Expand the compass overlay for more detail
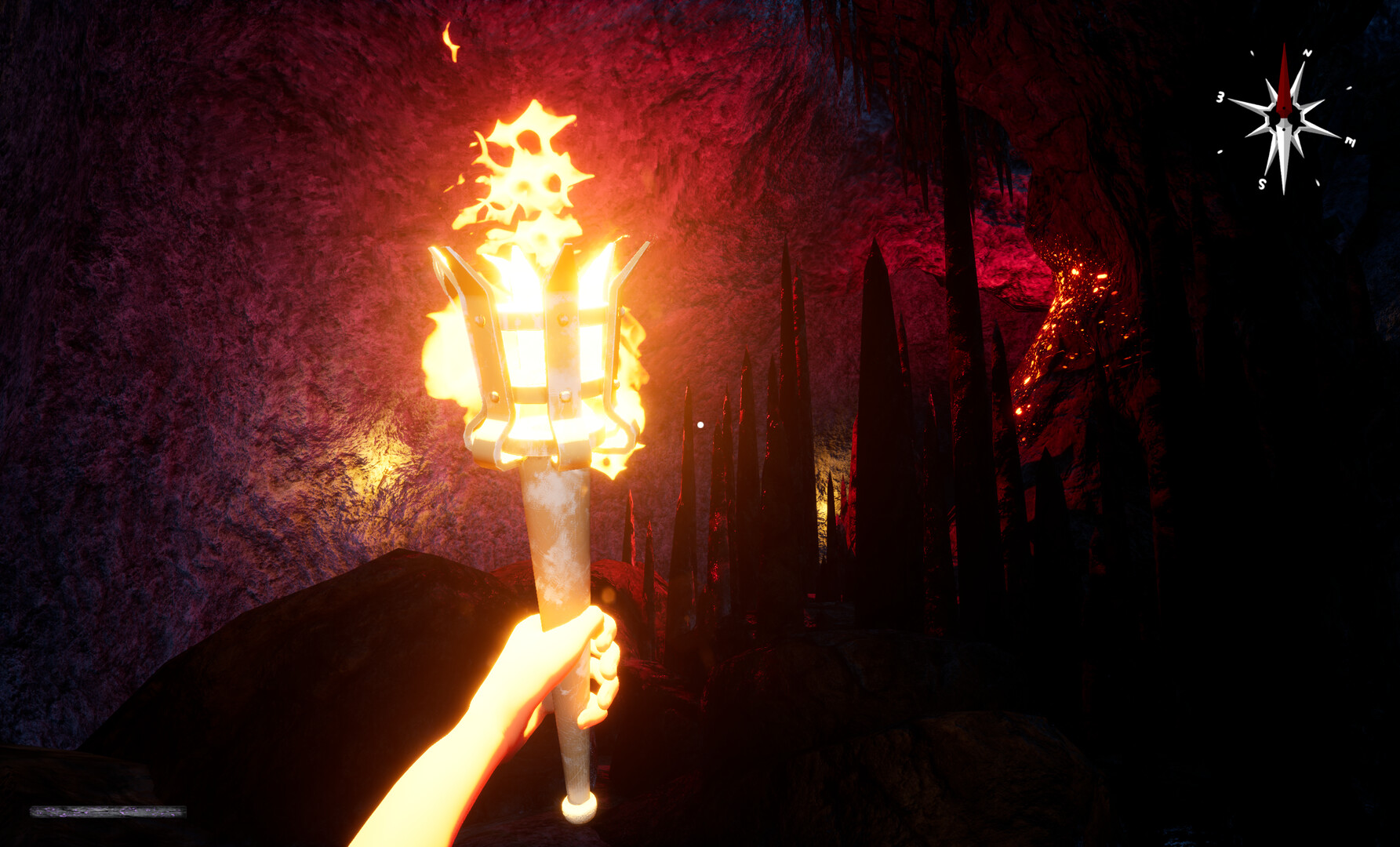The height and width of the screenshot is (847, 1400). (x=1285, y=118)
